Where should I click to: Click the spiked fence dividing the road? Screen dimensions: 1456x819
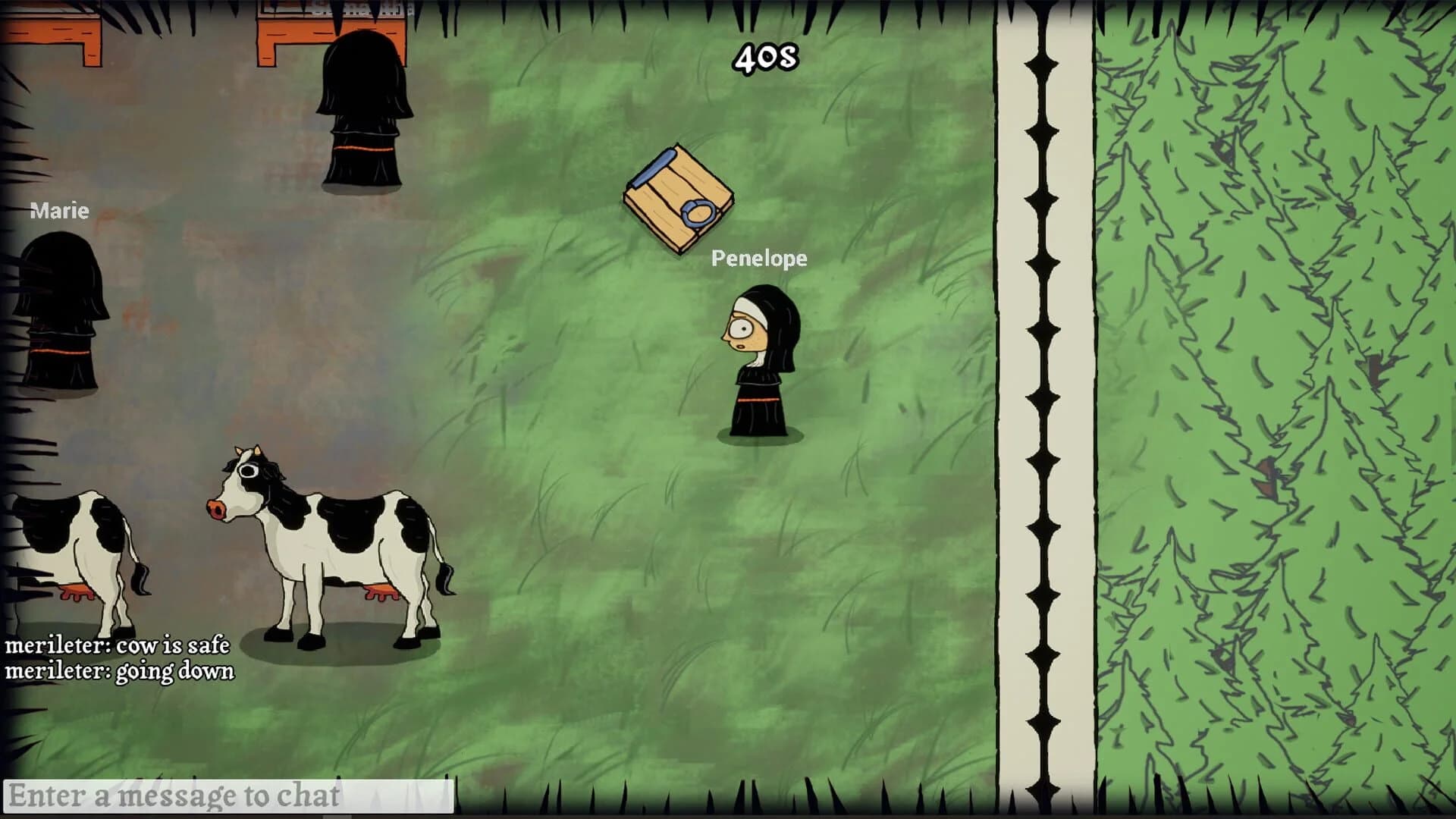click(x=1043, y=409)
